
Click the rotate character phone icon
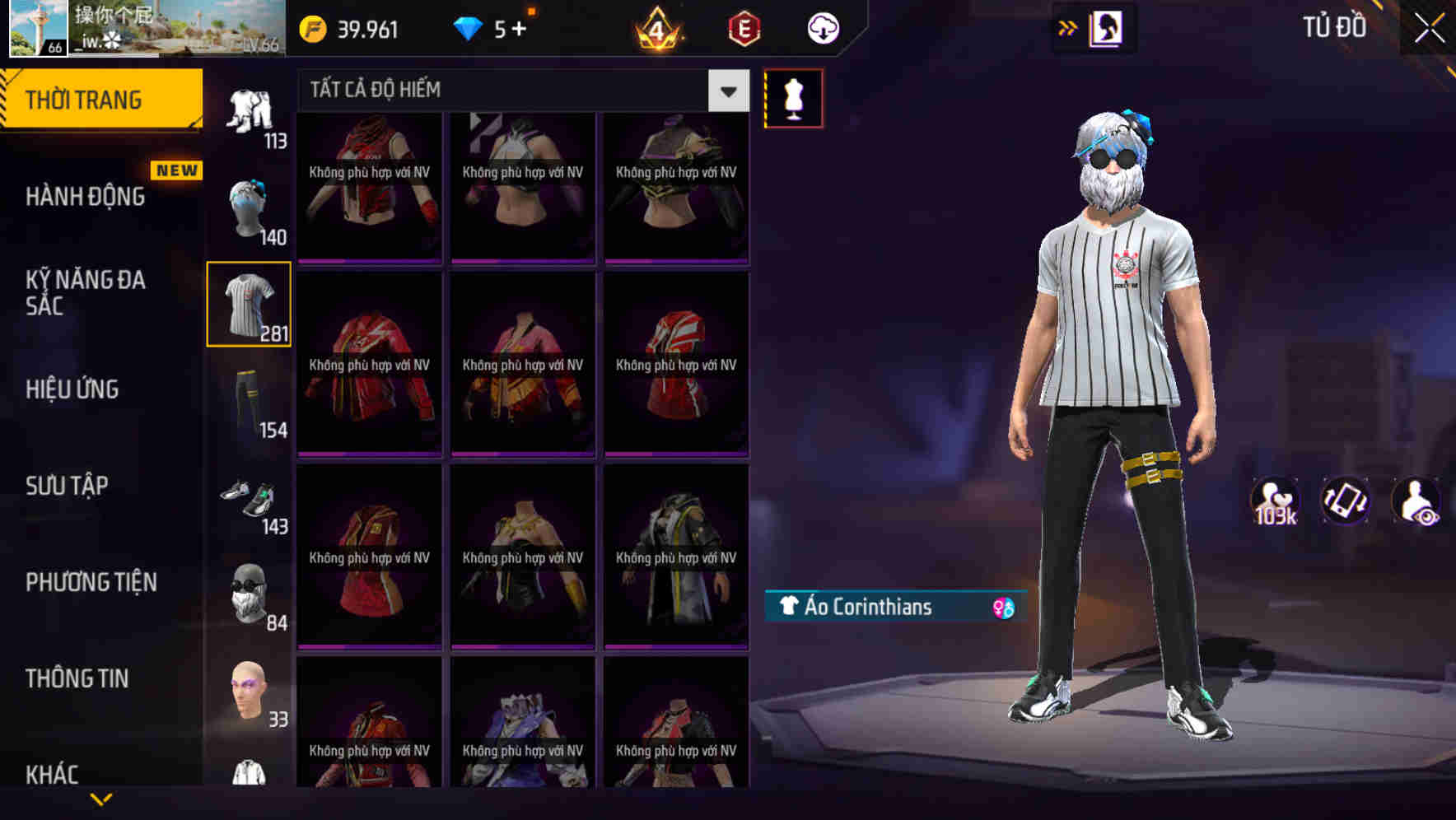[x=1346, y=501]
